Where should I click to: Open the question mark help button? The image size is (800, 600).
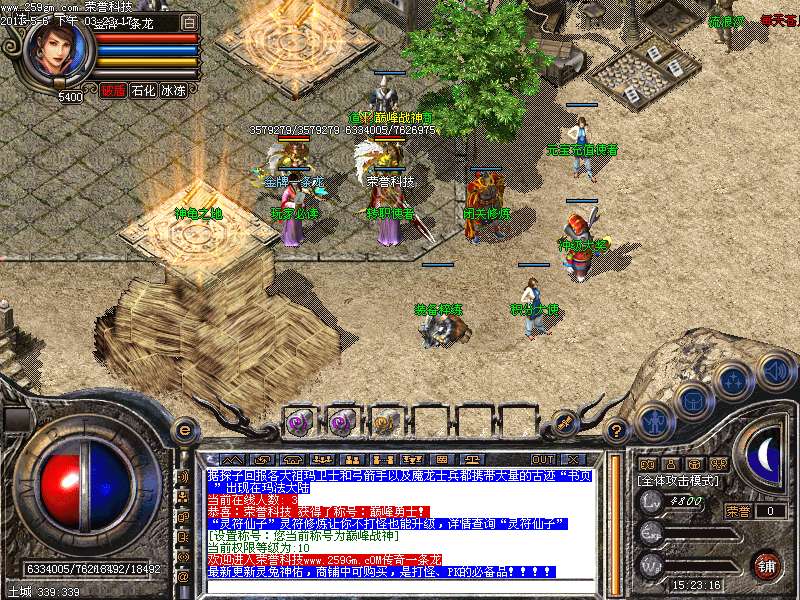point(617,431)
